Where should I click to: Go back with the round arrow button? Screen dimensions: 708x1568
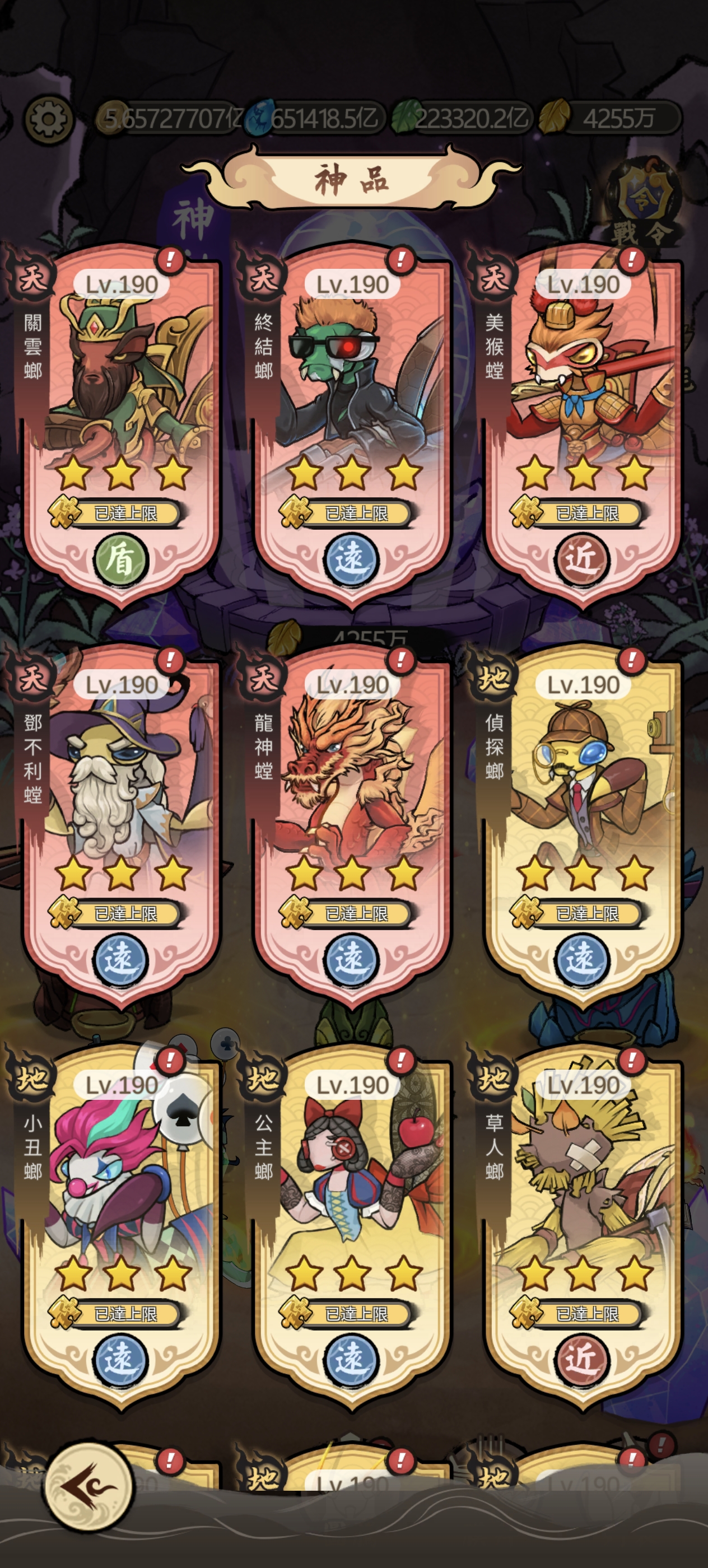pos(90,1485)
